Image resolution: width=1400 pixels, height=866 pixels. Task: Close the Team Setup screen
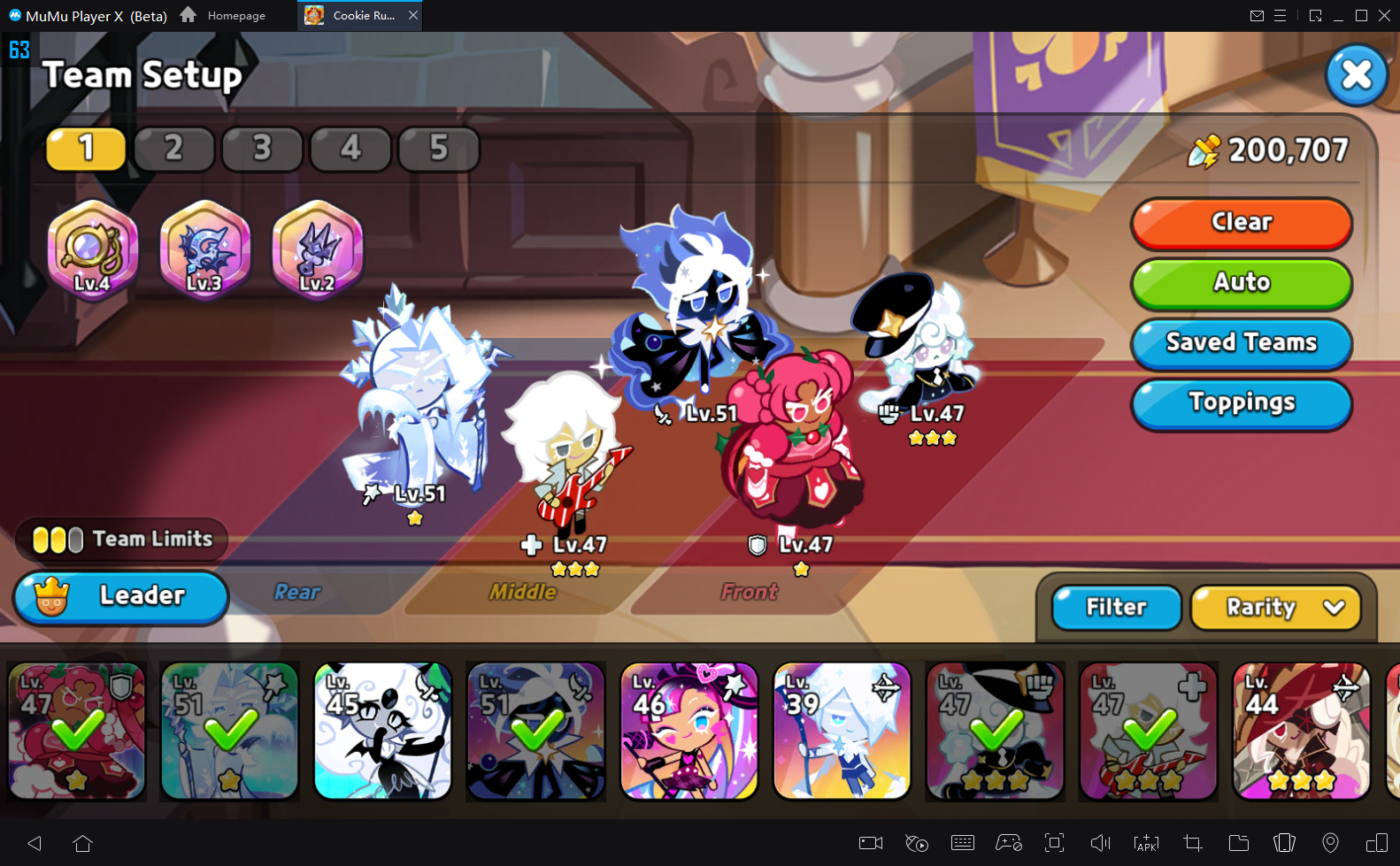click(x=1356, y=75)
